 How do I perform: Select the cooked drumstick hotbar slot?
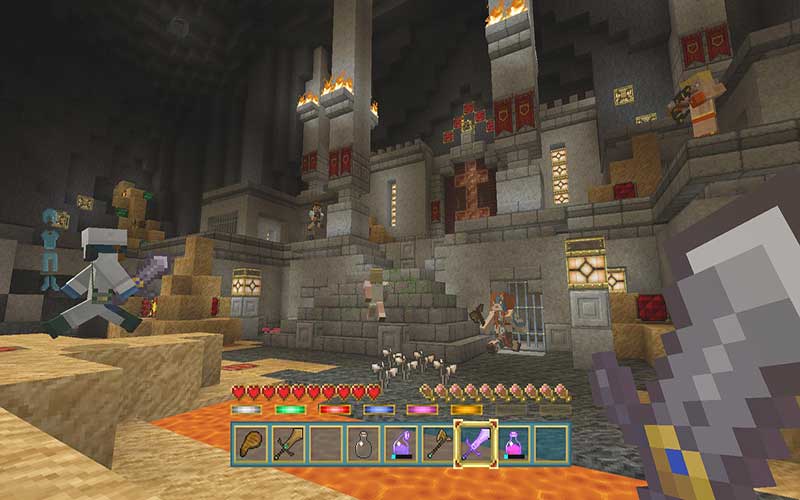(251, 444)
